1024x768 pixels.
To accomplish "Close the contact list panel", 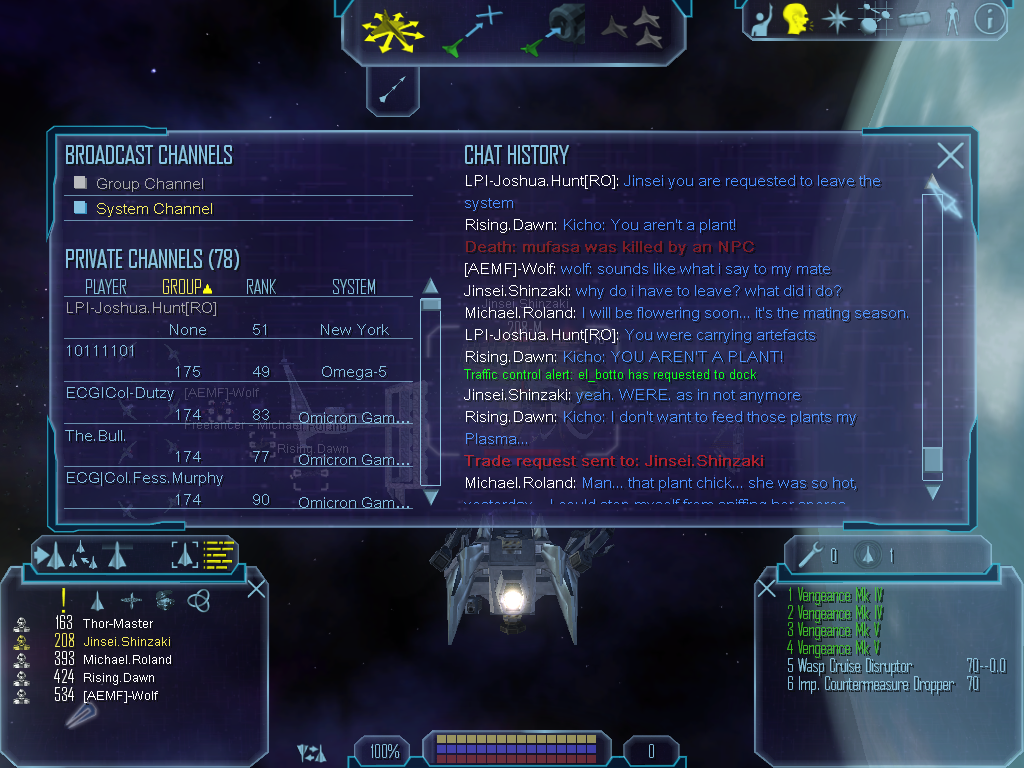I will 256,588.
